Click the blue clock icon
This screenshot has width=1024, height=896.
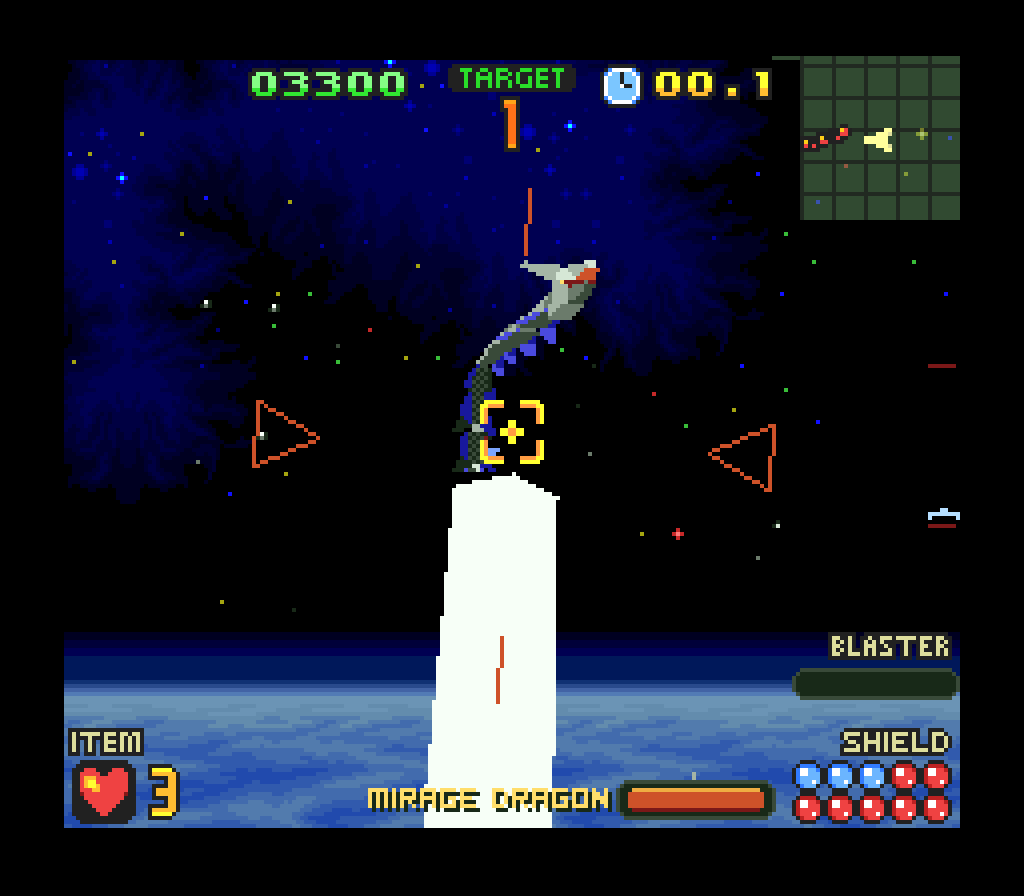coord(621,85)
